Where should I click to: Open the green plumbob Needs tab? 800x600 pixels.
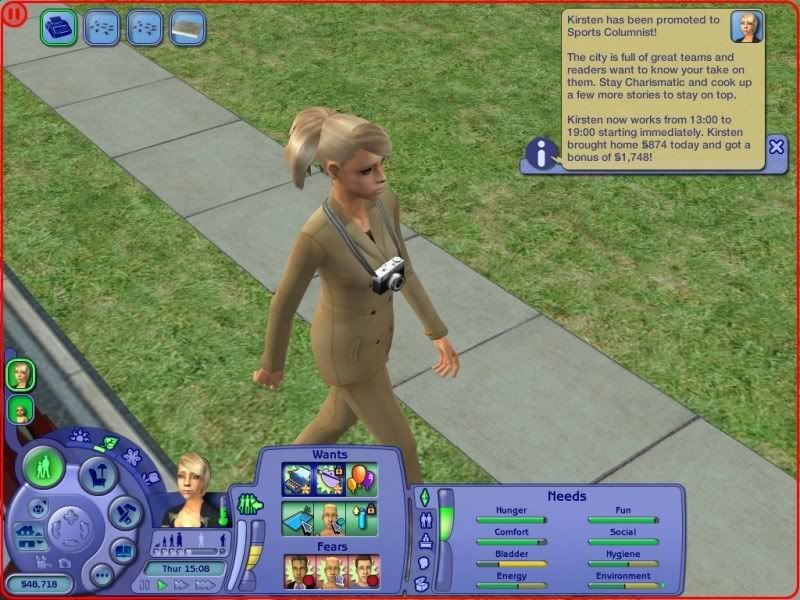(423, 496)
